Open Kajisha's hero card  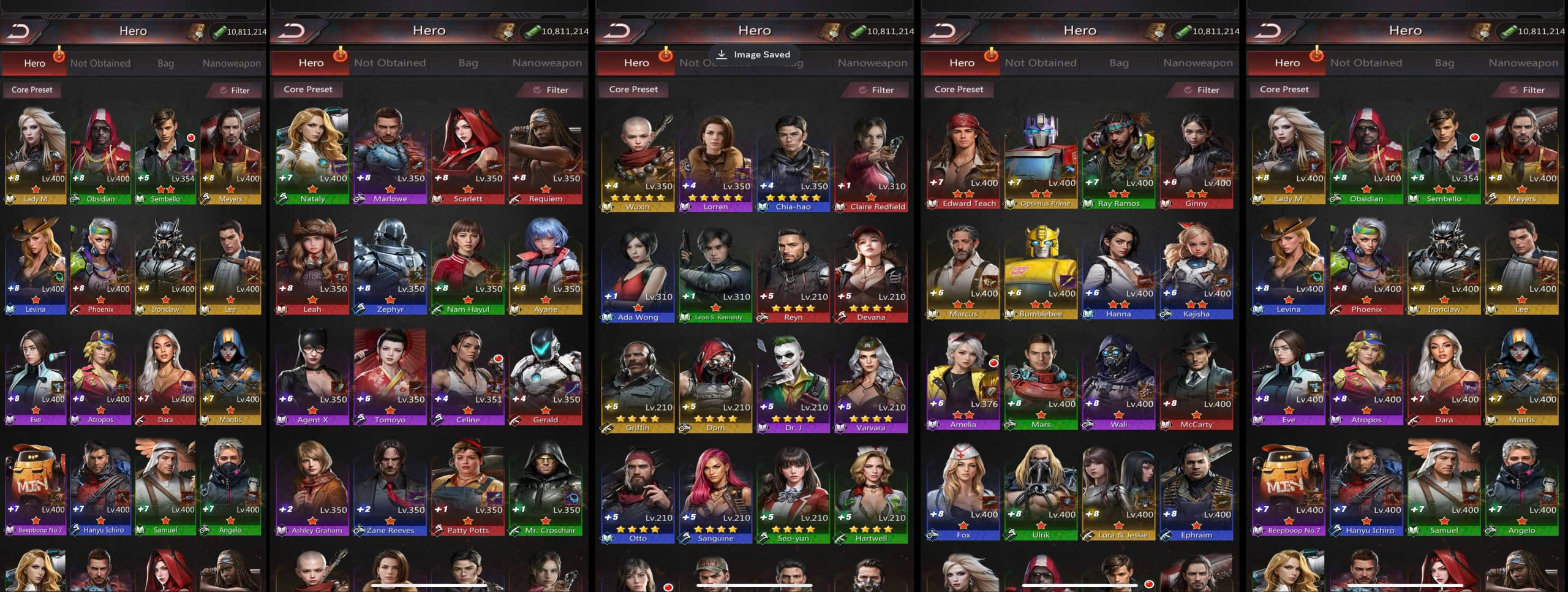point(1196,270)
